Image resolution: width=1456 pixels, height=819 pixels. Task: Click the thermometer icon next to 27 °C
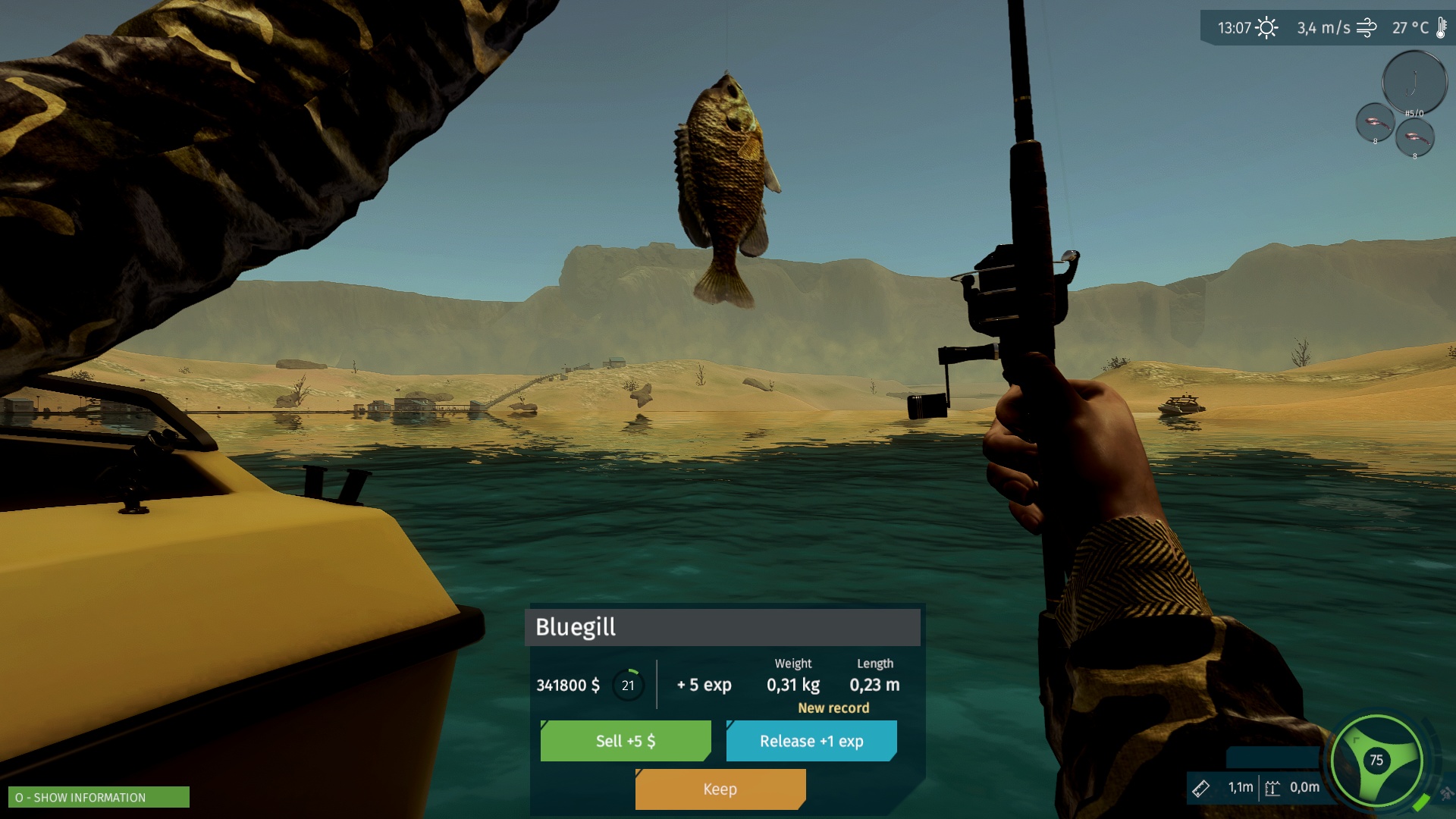1441,27
